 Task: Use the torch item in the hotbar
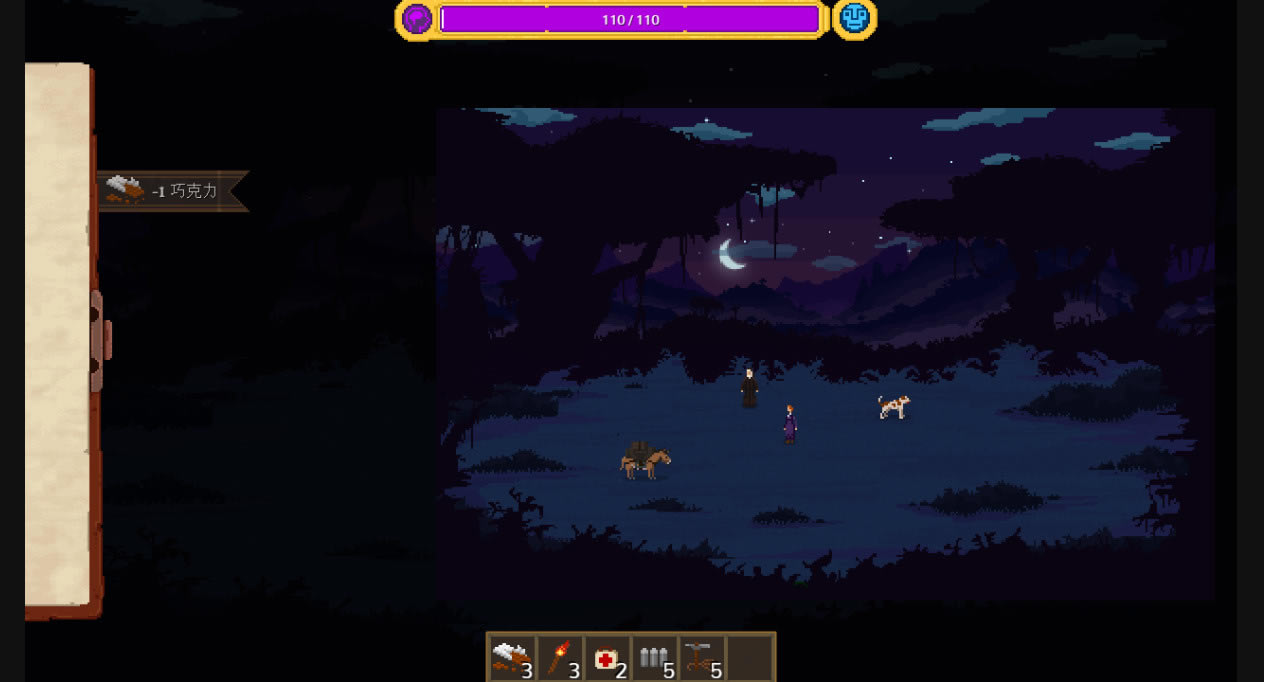(x=560, y=658)
